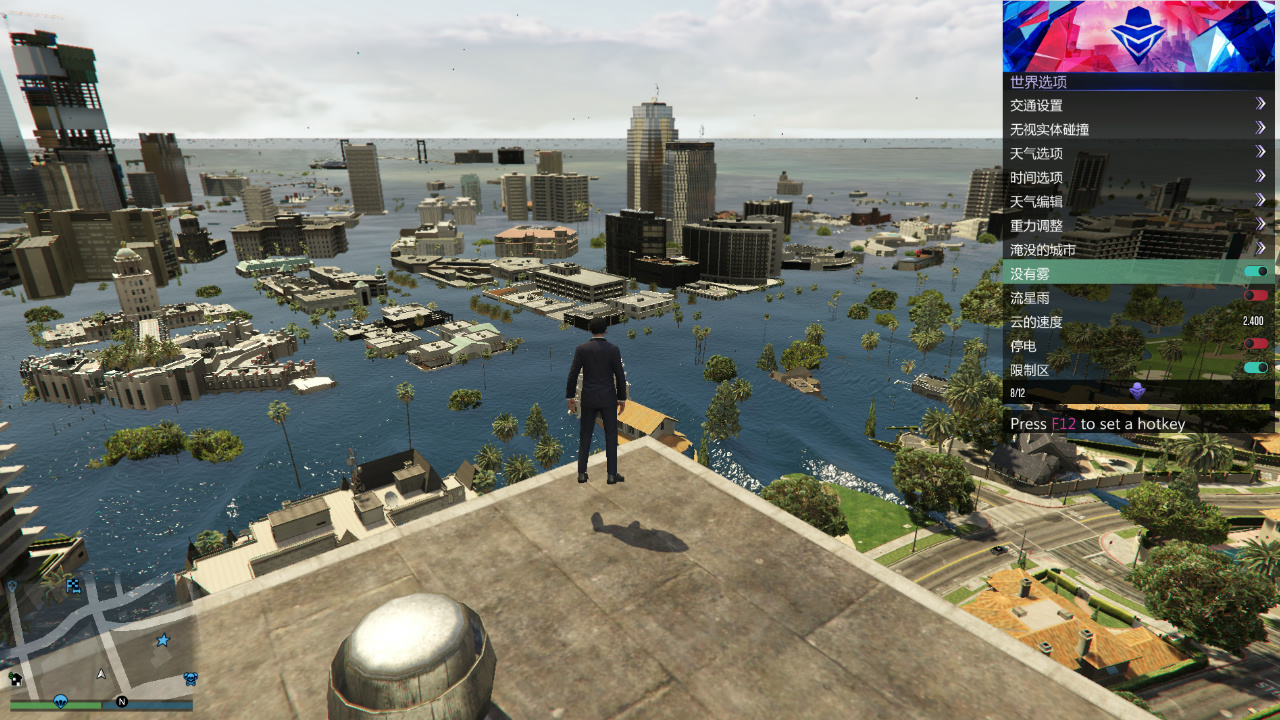Adjust the 云的速度 value of 2.400
This screenshot has height=720, width=1280.
pos(1251,321)
